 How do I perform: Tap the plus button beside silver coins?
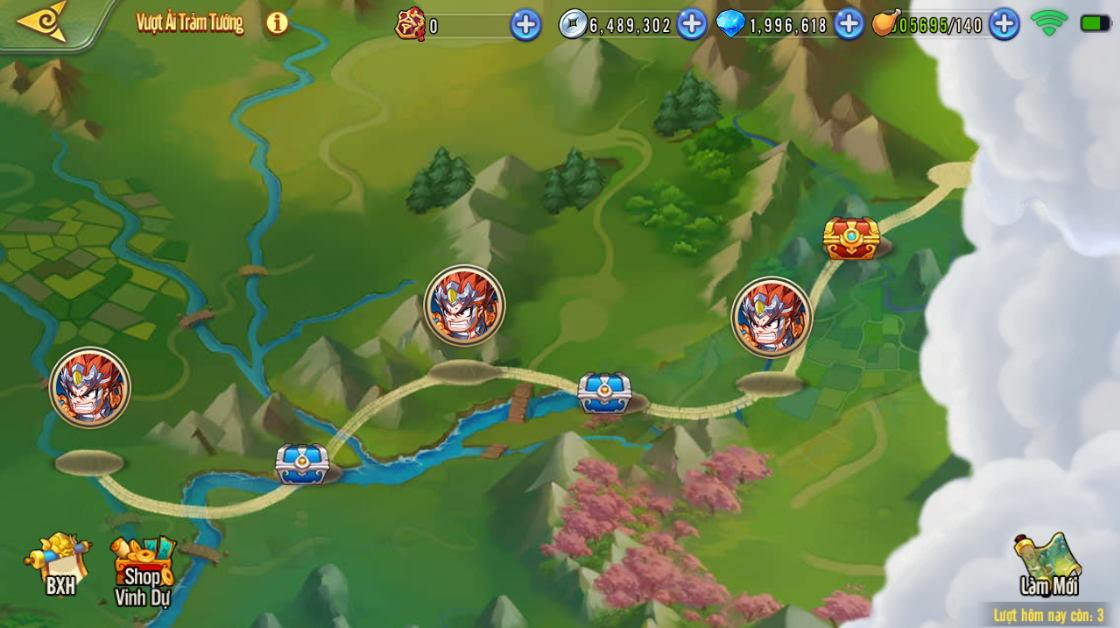click(691, 25)
